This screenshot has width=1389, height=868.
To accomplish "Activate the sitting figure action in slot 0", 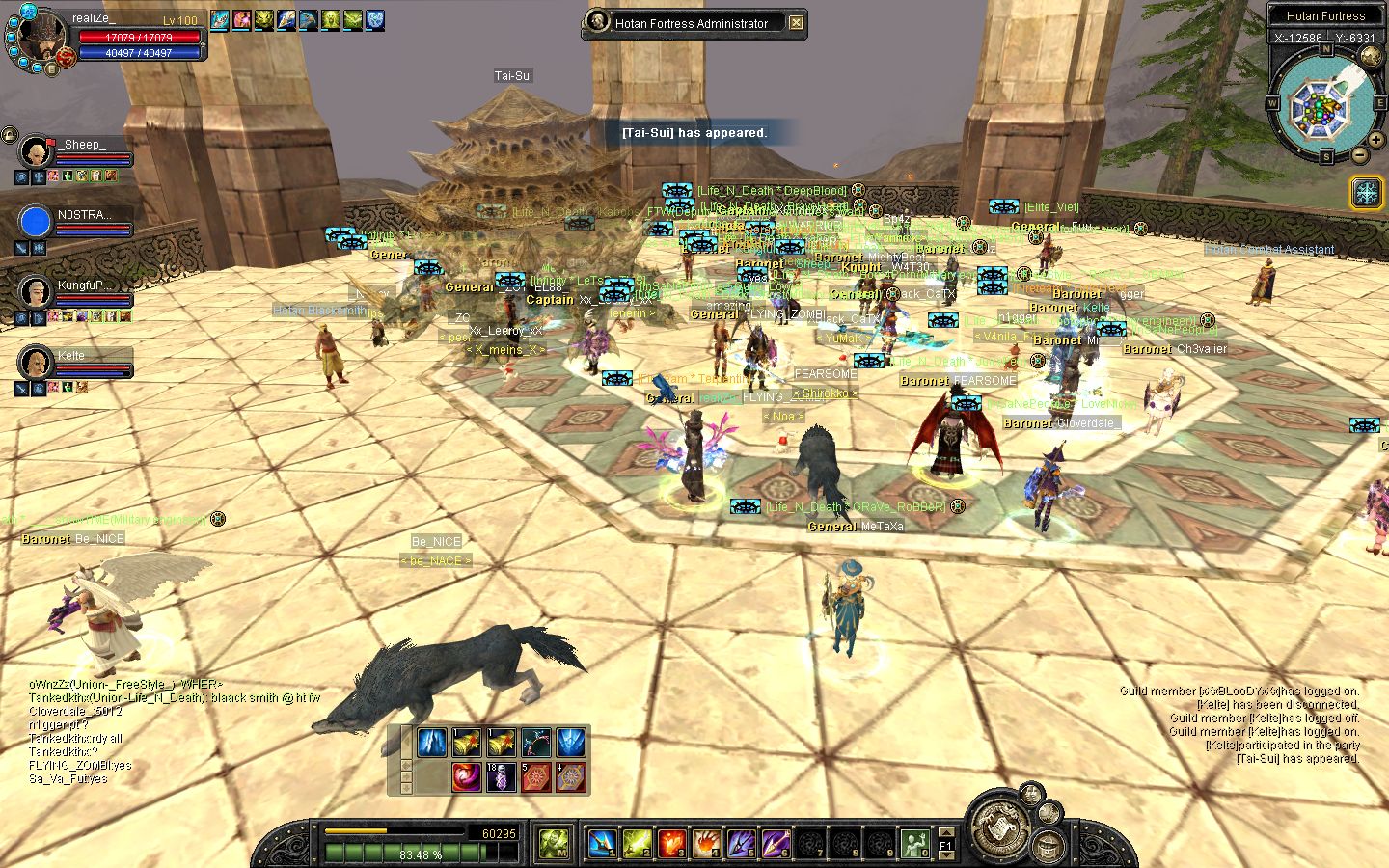I will point(913,844).
